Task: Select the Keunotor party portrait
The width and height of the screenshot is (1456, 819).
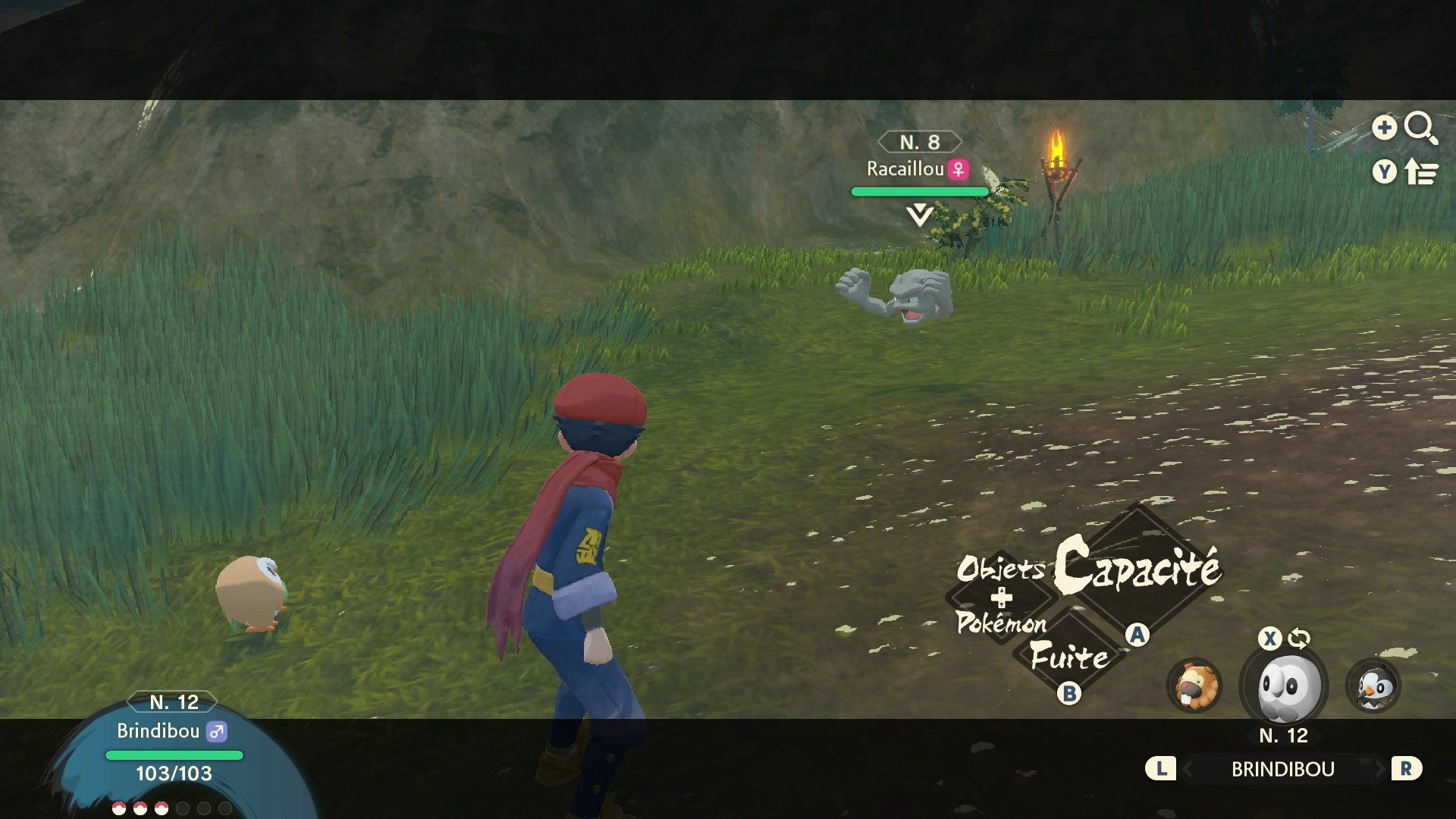Action: (1194, 686)
